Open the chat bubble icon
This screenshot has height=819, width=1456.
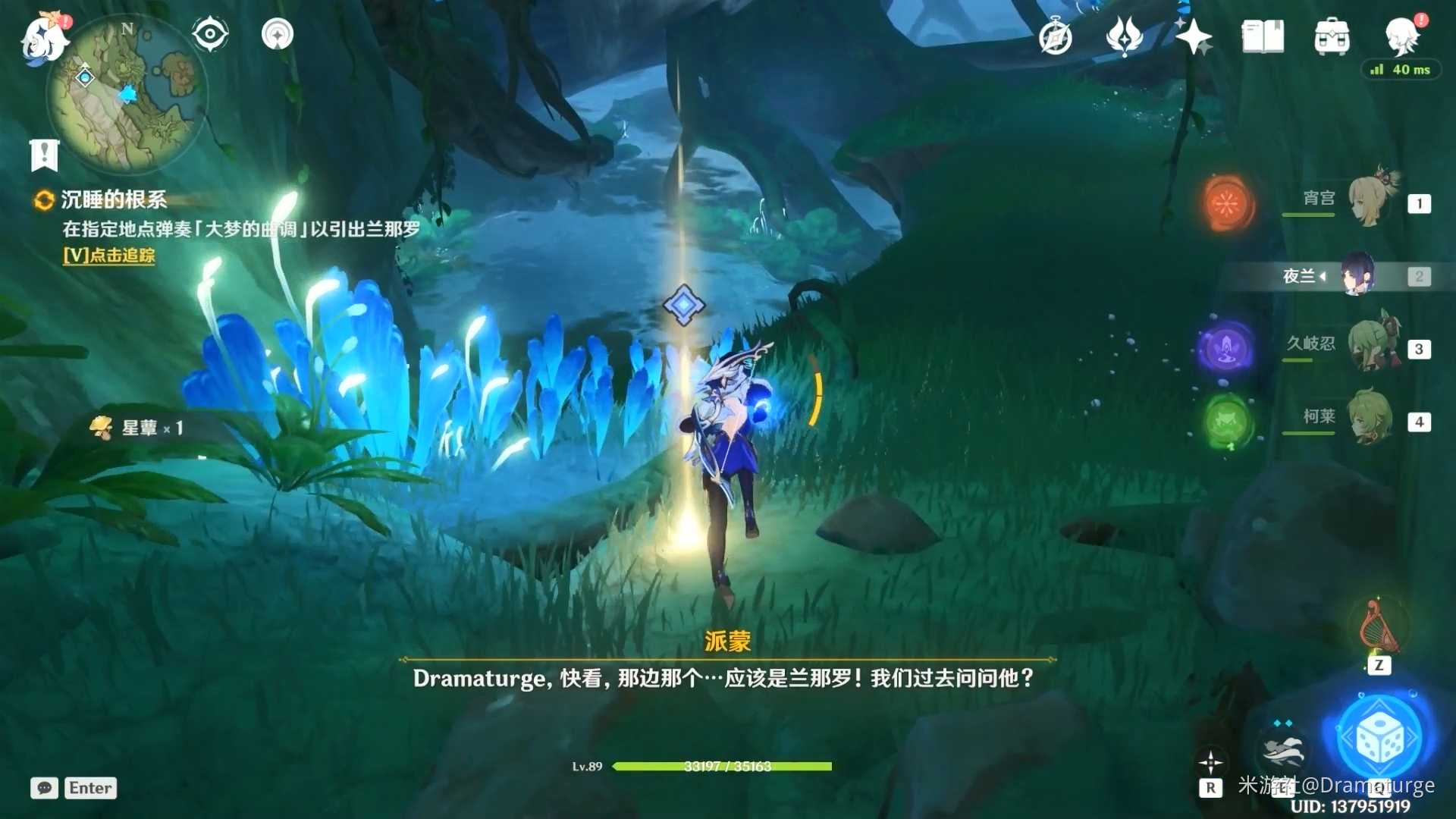[43, 789]
